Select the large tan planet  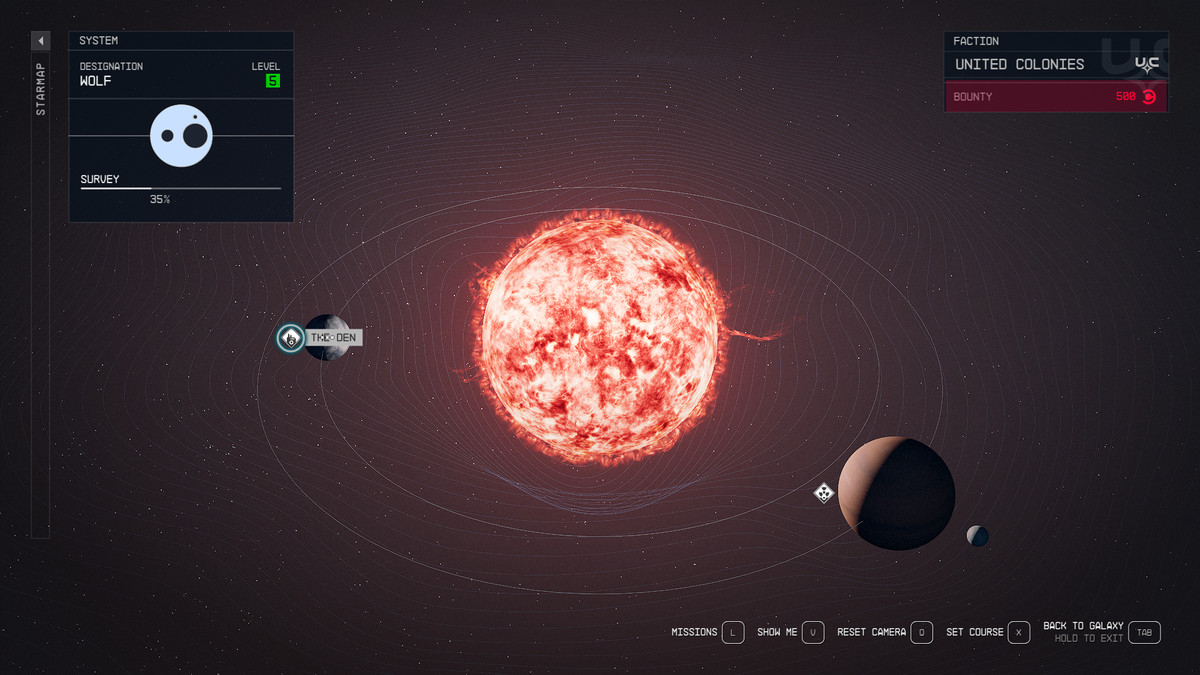(x=896, y=493)
